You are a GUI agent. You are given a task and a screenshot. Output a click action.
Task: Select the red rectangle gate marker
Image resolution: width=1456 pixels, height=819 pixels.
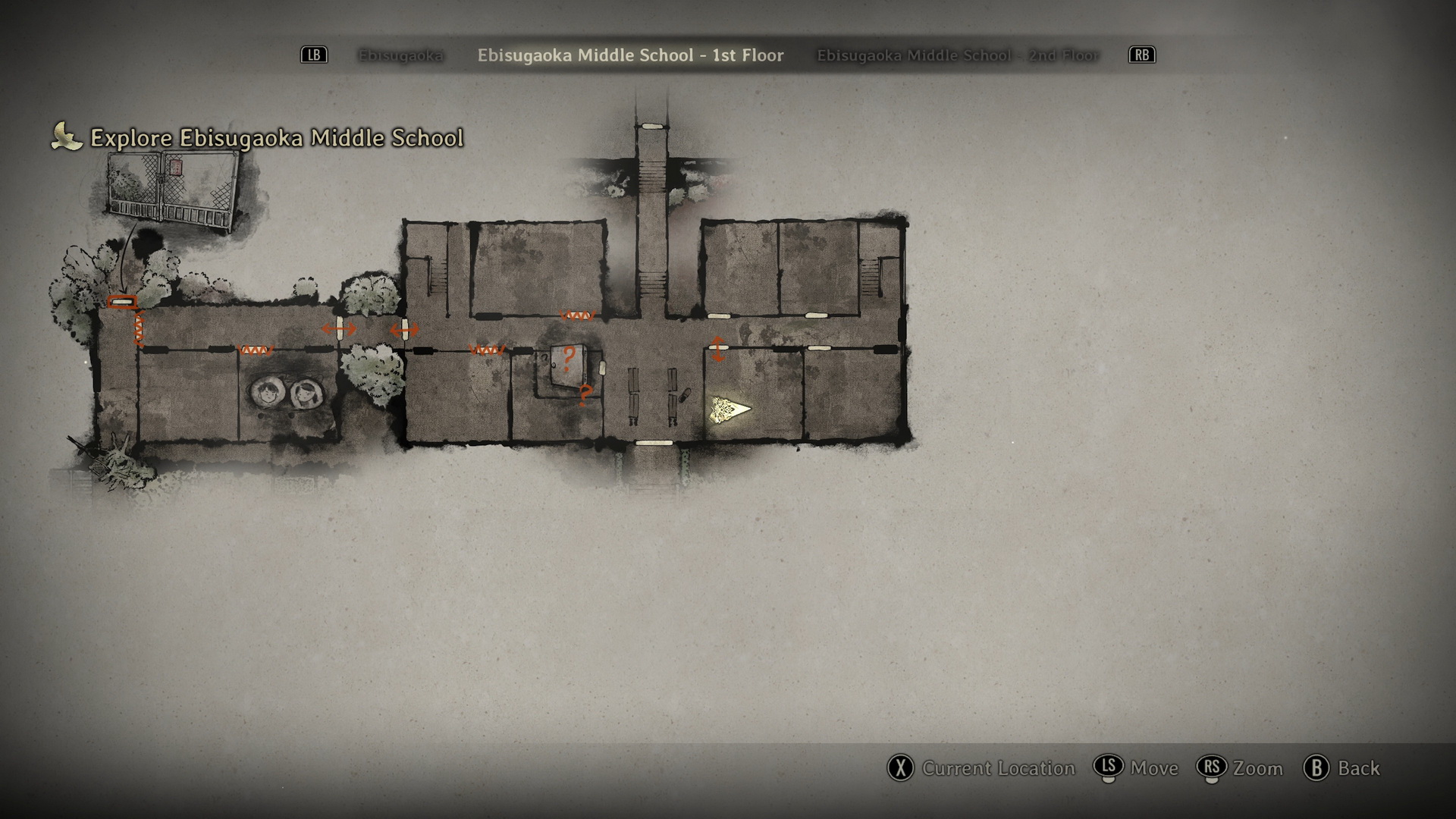122,303
